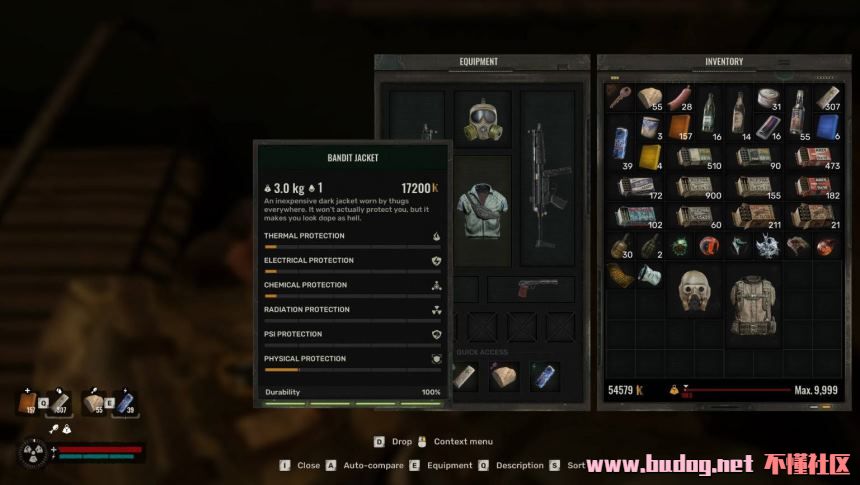
Task: Select the blue energy drink quick access slot
Action: click(x=544, y=376)
